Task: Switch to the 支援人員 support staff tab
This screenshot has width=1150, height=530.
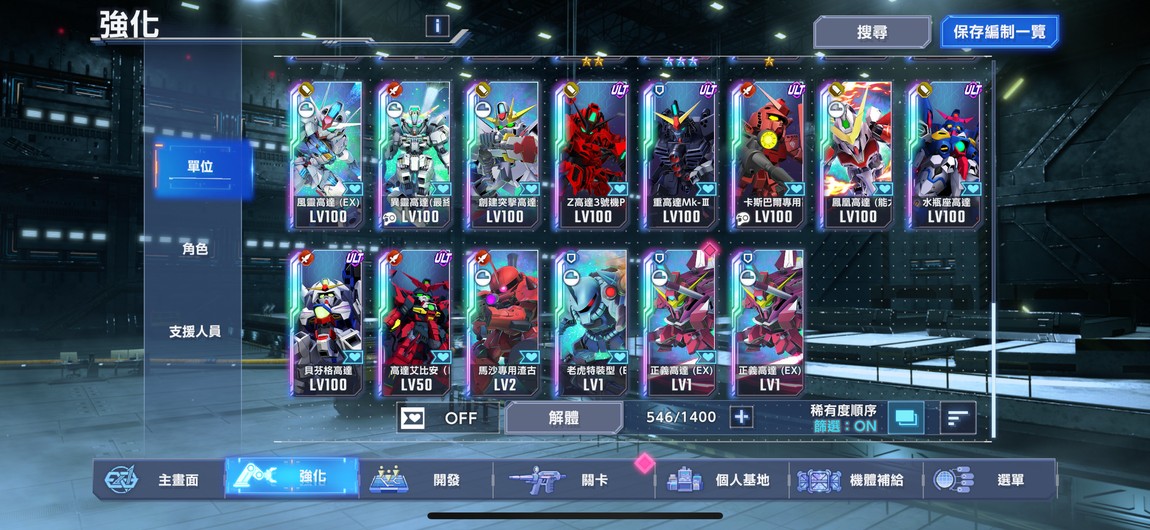Action: (x=196, y=331)
